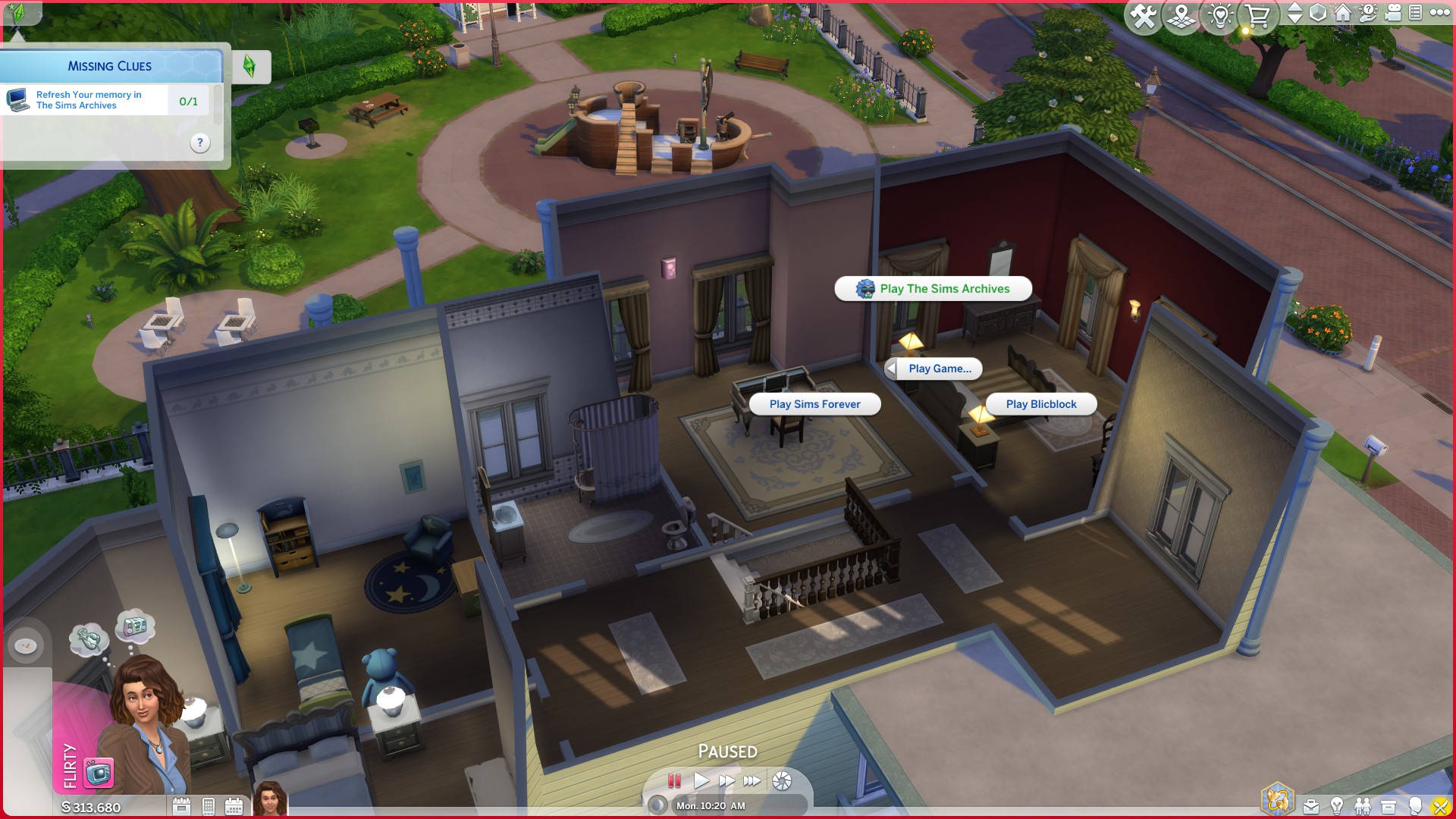Image resolution: width=1456 pixels, height=819 pixels.
Task: Open the Simology panel head icon
Action: click(1415, 808)
